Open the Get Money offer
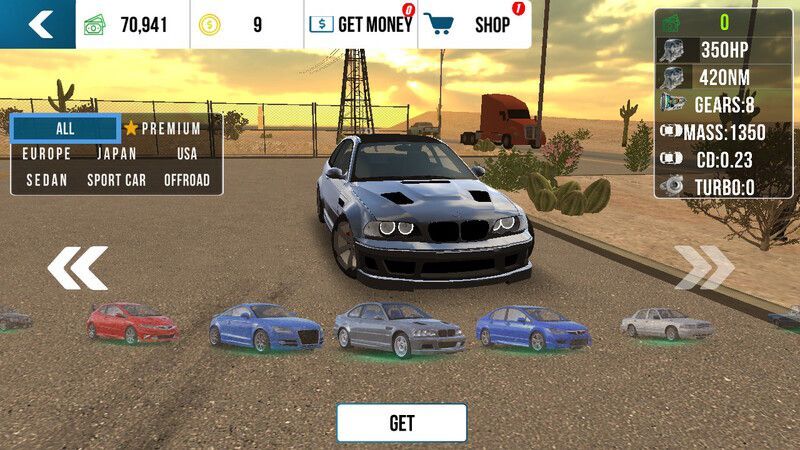 click(x=360, y=25)
